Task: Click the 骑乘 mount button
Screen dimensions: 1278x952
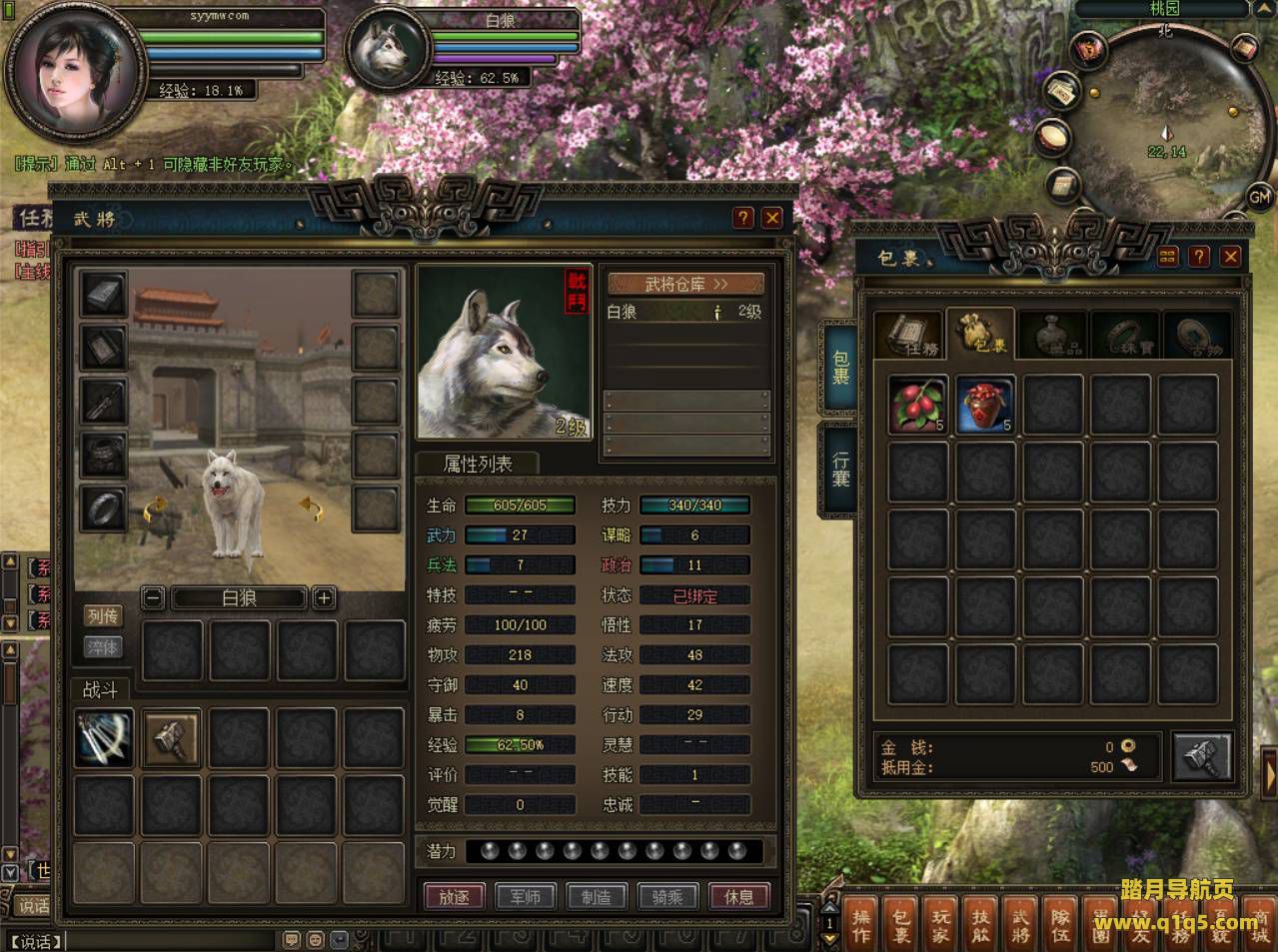Action: pyautogui.click(x=667, y=896)
